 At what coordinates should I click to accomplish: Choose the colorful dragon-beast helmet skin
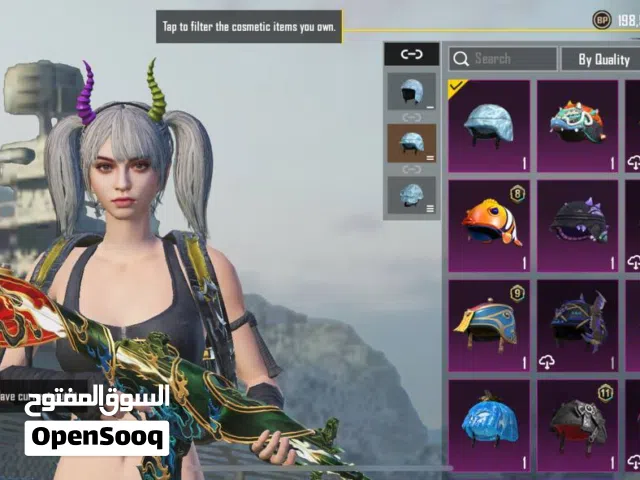577,126
